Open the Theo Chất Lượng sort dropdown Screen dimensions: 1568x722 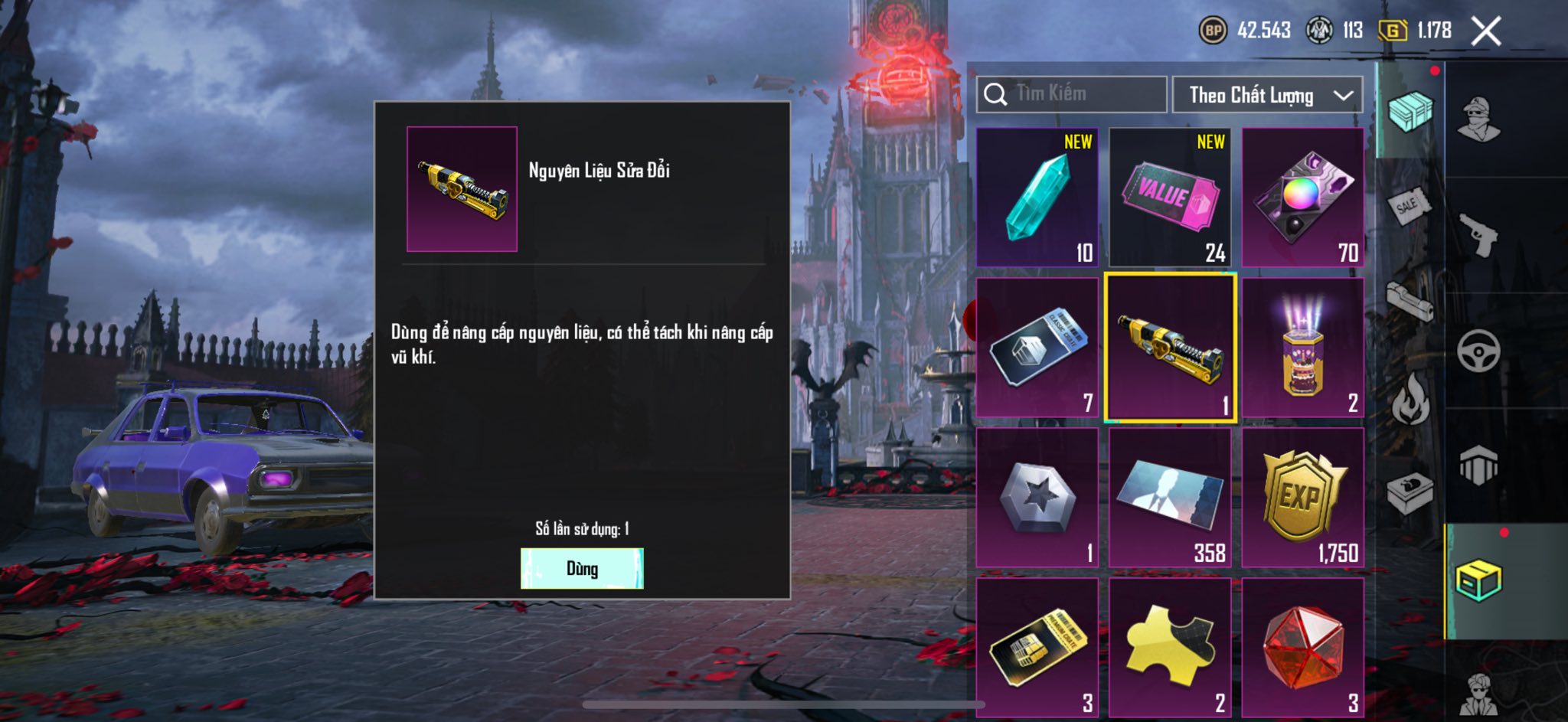(x=1267, y=95)
